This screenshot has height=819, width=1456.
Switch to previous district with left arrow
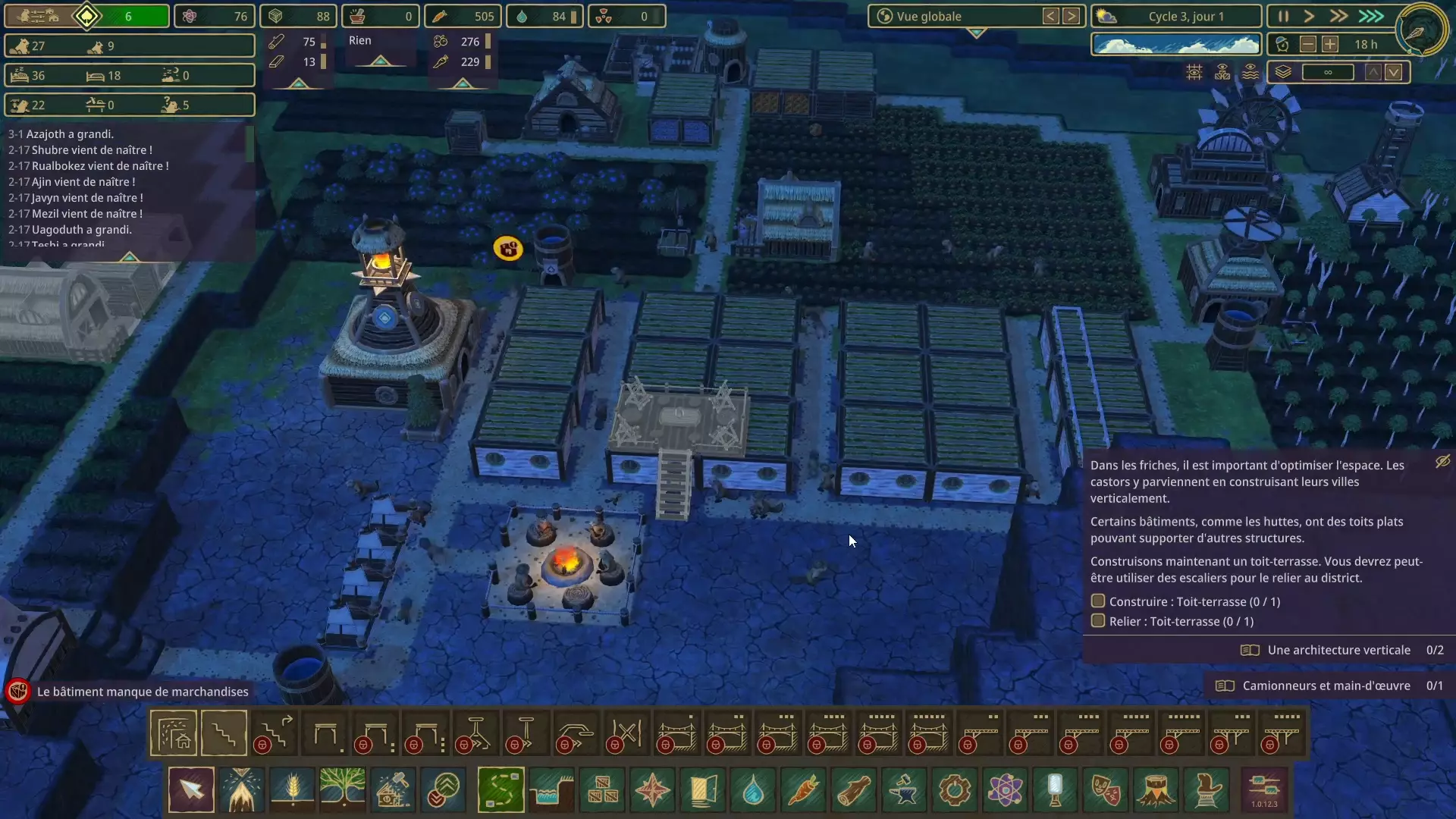1050,16
